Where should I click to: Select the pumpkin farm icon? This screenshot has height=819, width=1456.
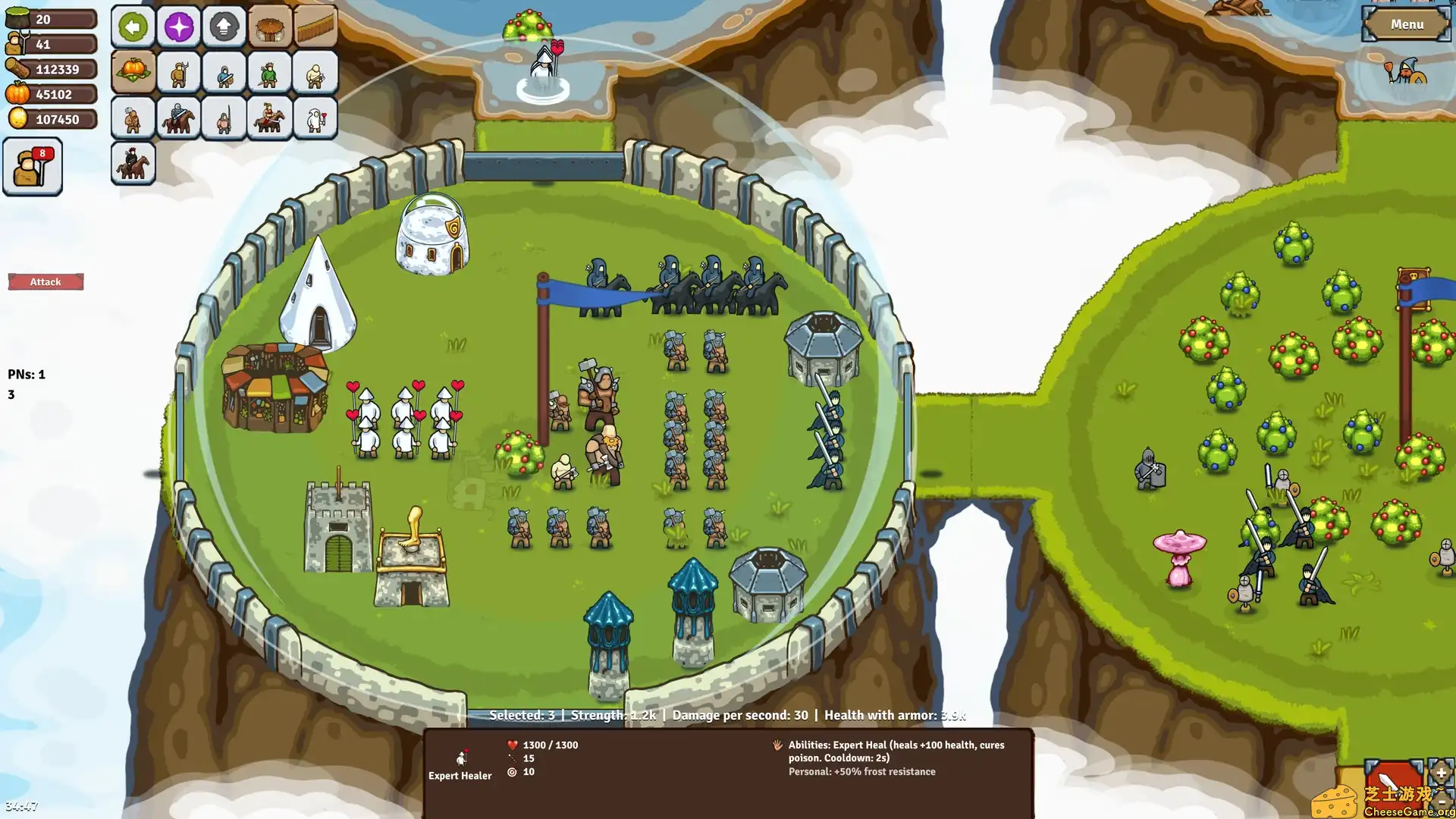(133, 72)
